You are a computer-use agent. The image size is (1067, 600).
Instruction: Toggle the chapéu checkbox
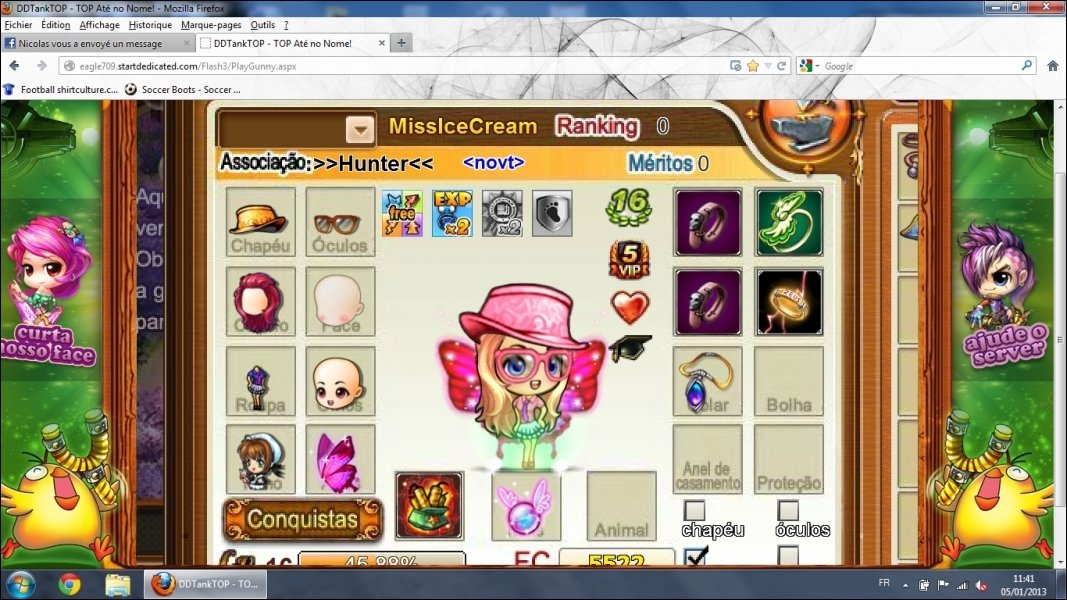pyautogui.click(x=694, y=510)
